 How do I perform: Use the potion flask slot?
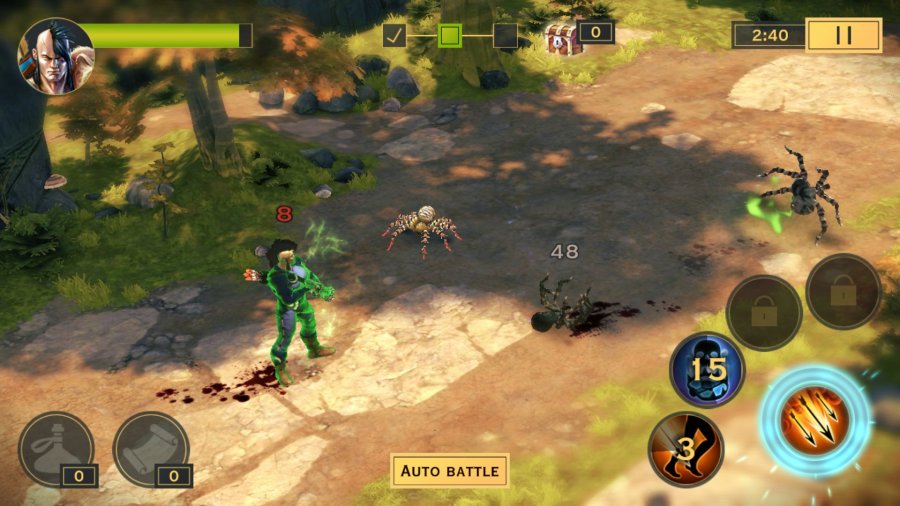tap(56, 449)
